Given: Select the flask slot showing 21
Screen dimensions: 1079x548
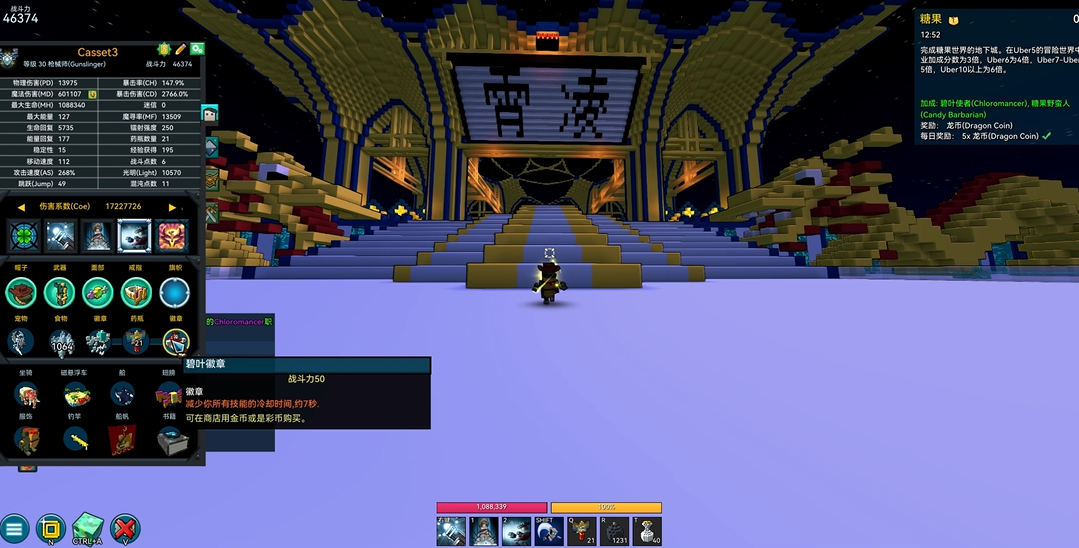Looking at the screenshot, I should (x=136, y=342).
